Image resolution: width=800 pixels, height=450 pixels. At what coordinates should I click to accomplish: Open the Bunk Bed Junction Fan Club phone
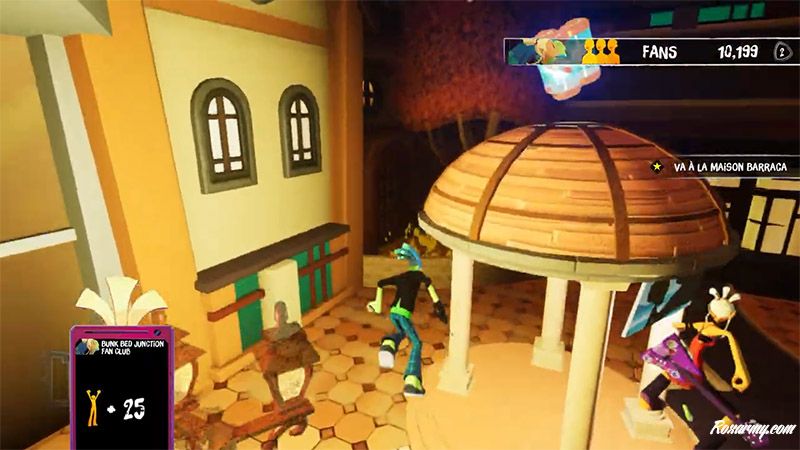coord(119,385)
